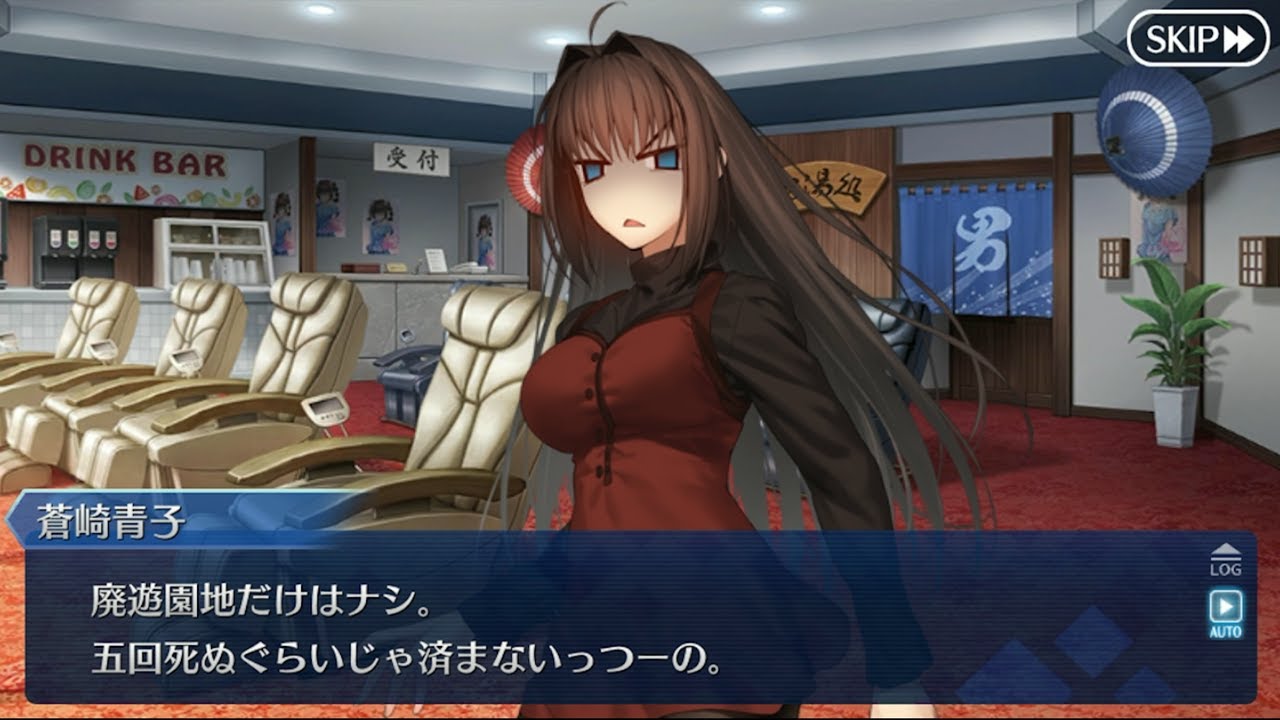1280x720 pixels.
Task: Advance the dialogue text box
Action: coord(620,630)
